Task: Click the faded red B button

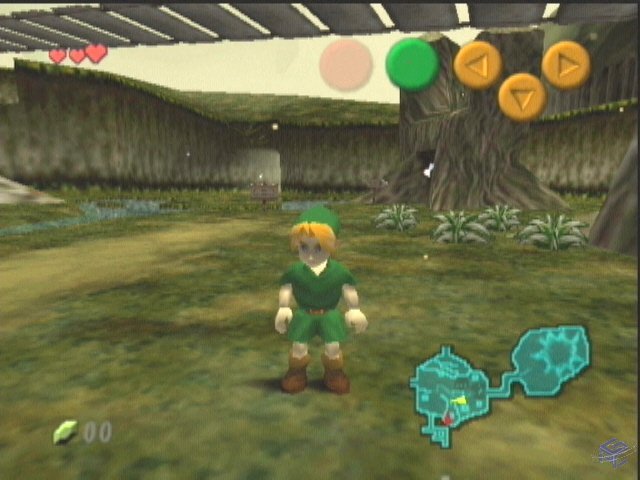Action: click(346, 65)
